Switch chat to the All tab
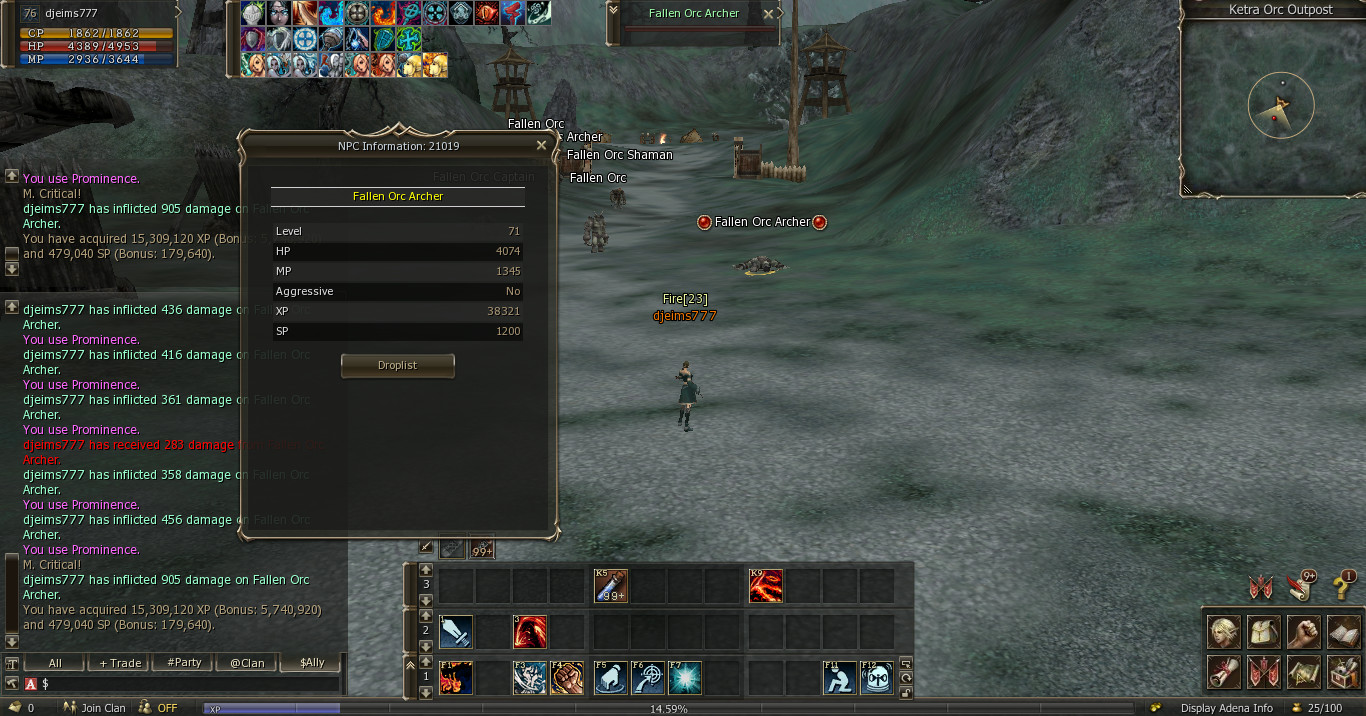Image resolution: width=1366 pixels, height=716 pixels. pos(54,663)
